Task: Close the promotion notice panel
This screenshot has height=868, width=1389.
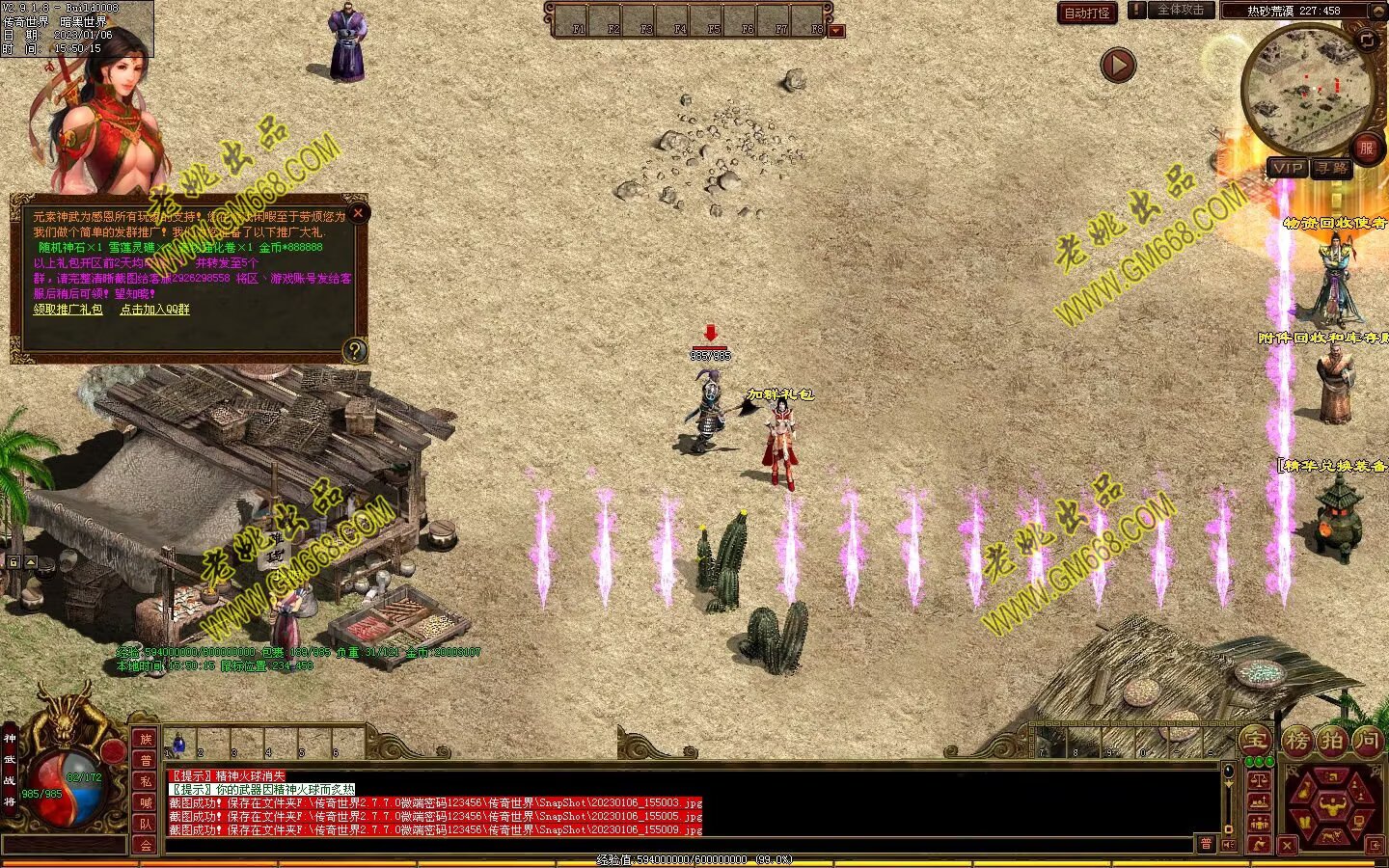Action: tap(358, 213)
